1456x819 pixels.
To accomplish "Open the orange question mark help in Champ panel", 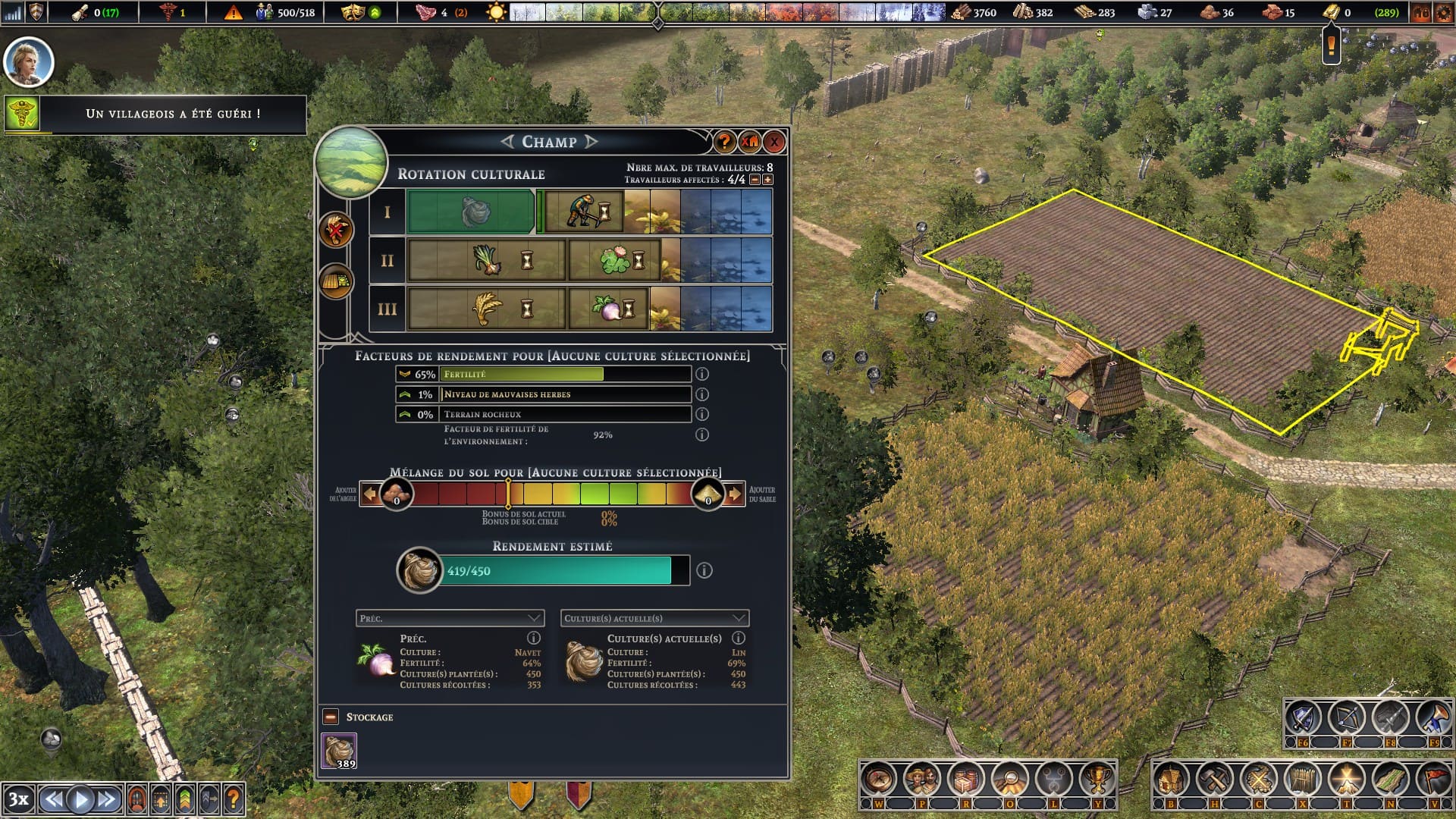I will coord(724,142).
